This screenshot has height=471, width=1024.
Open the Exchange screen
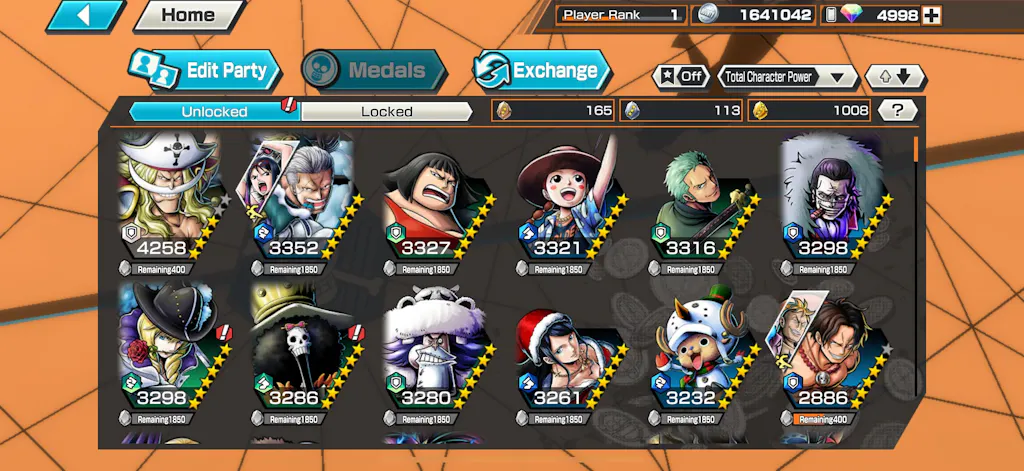coord(541,70)
